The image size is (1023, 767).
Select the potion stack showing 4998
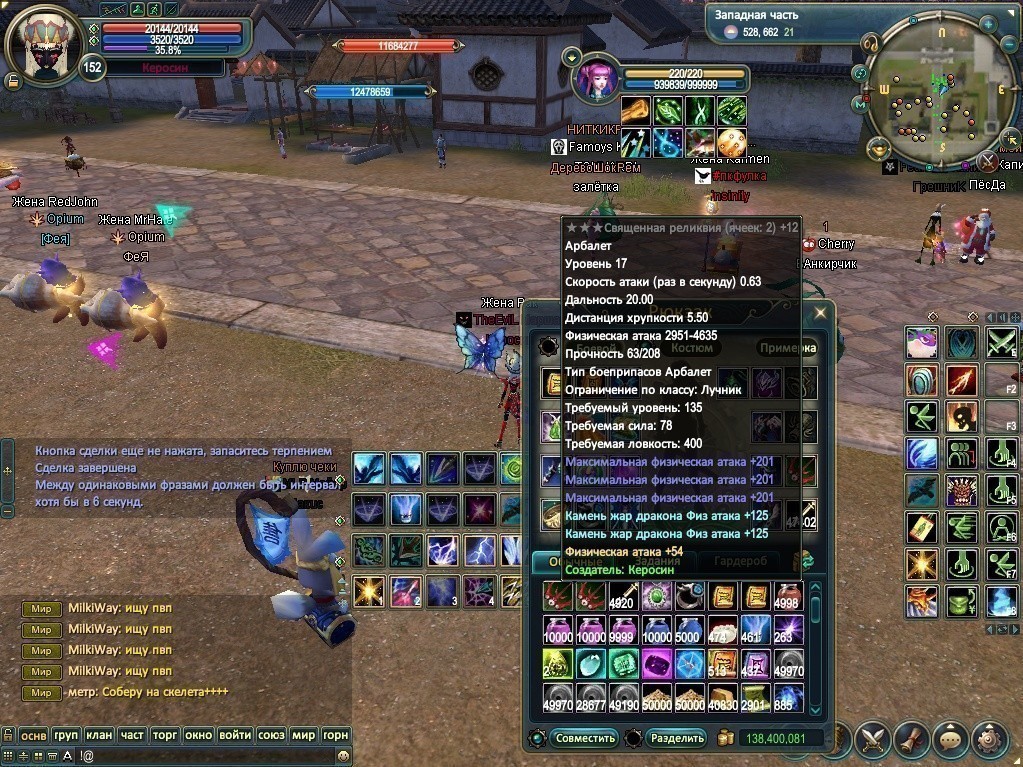coord(787,598)
